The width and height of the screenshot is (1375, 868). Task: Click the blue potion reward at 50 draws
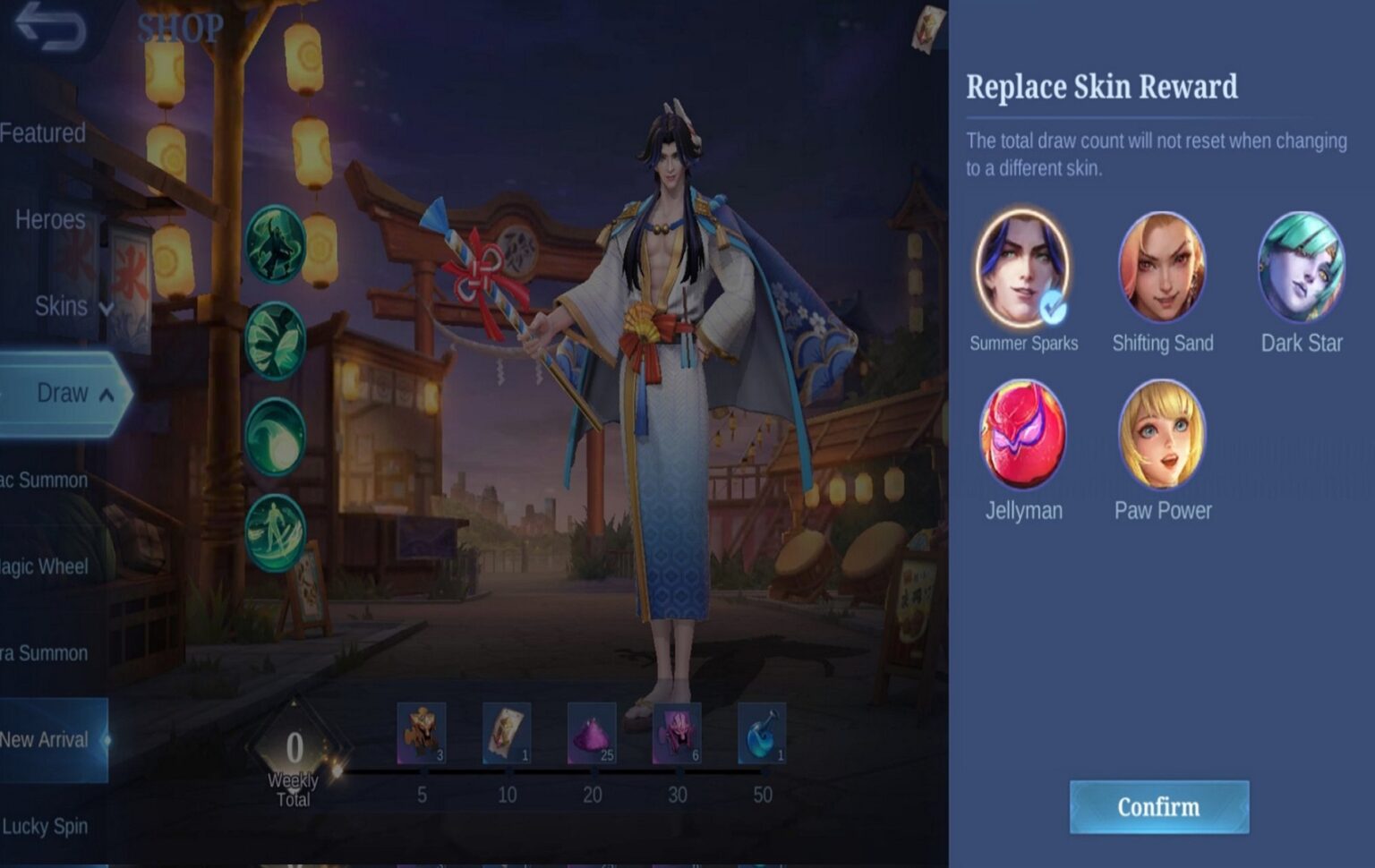click(x=760, y=734)
